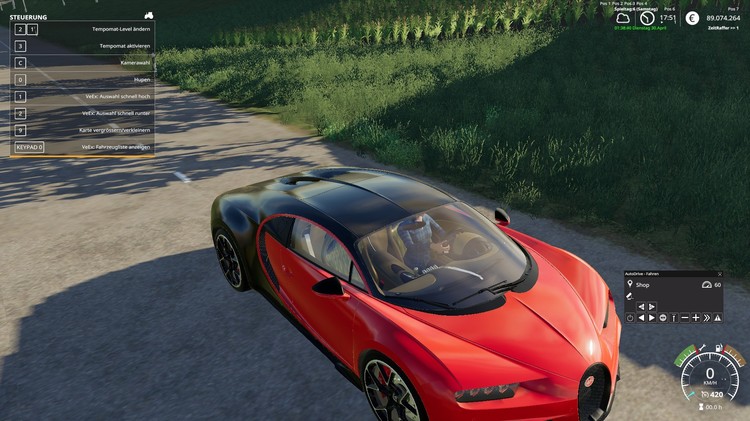Toggle AutoDrive with the power icon

click(630, 318)
